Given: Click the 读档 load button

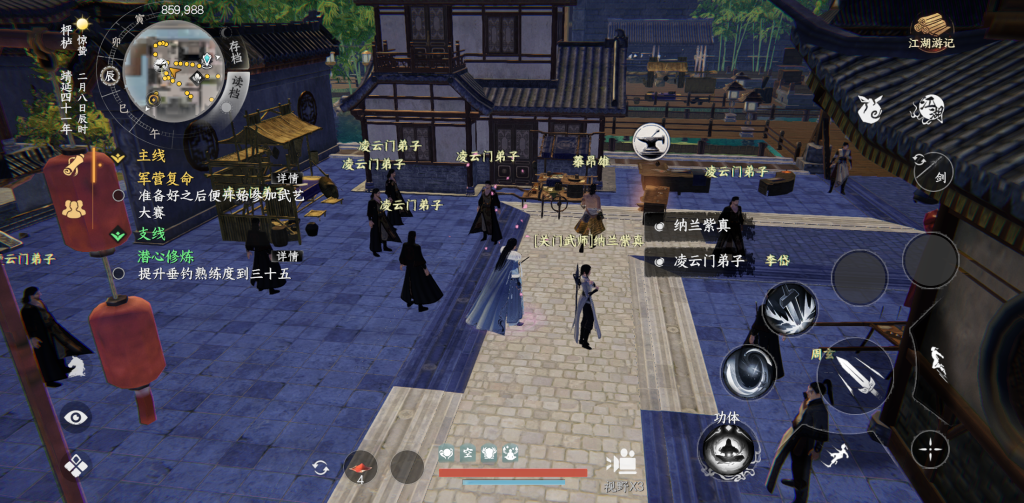Looking at the screenshot, I should [x=238, y=84].
